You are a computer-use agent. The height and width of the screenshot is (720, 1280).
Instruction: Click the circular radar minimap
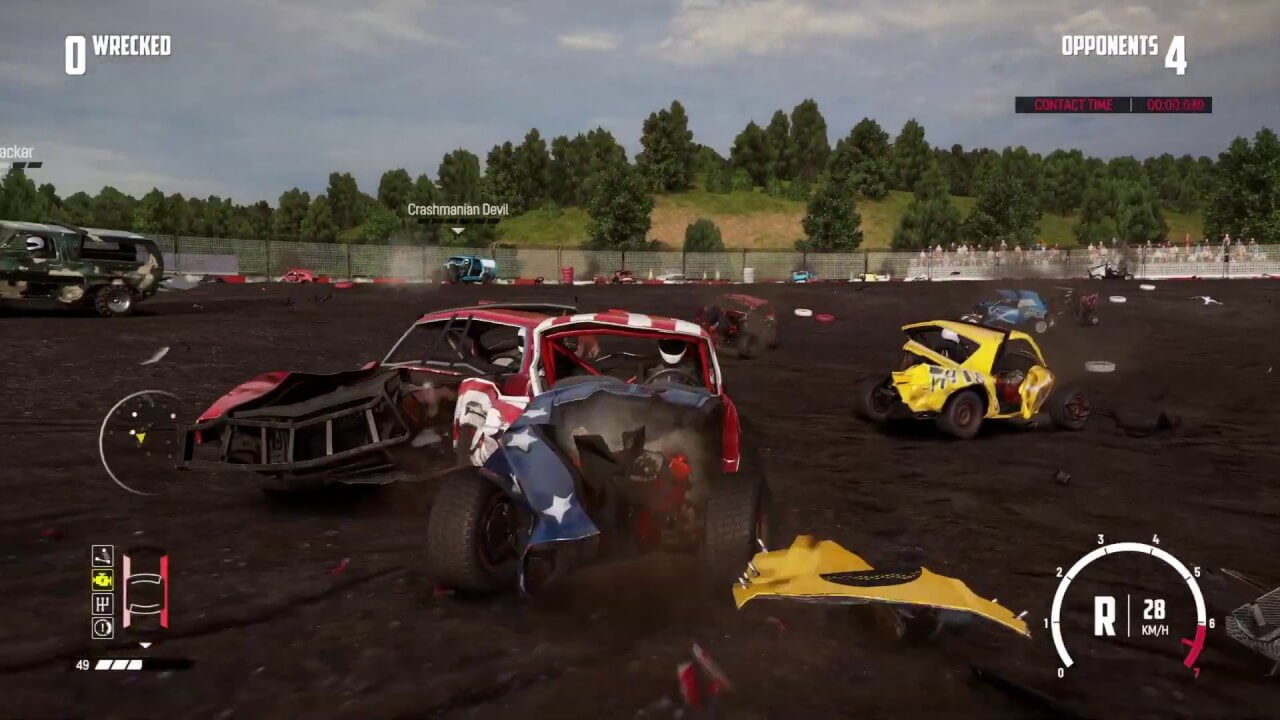143,440
